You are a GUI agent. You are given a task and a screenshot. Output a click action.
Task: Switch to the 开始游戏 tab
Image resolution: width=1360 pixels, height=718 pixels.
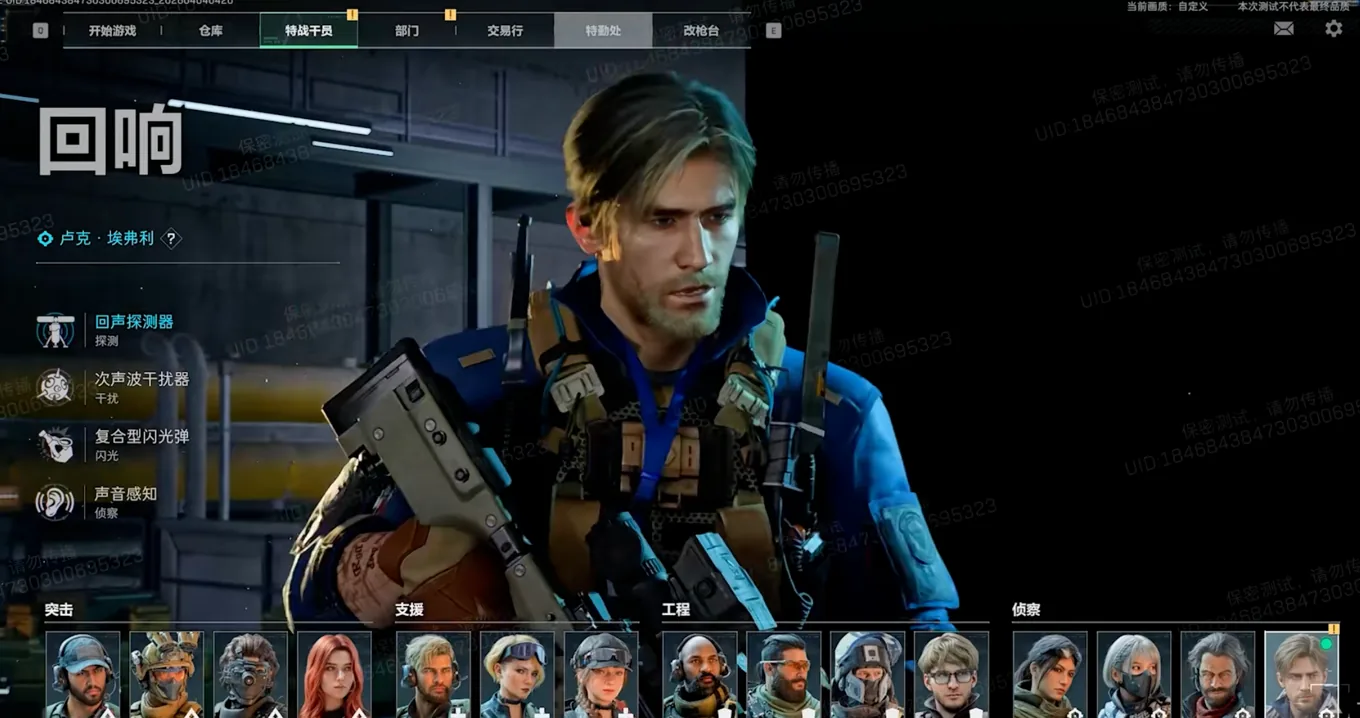coord(112,31)
